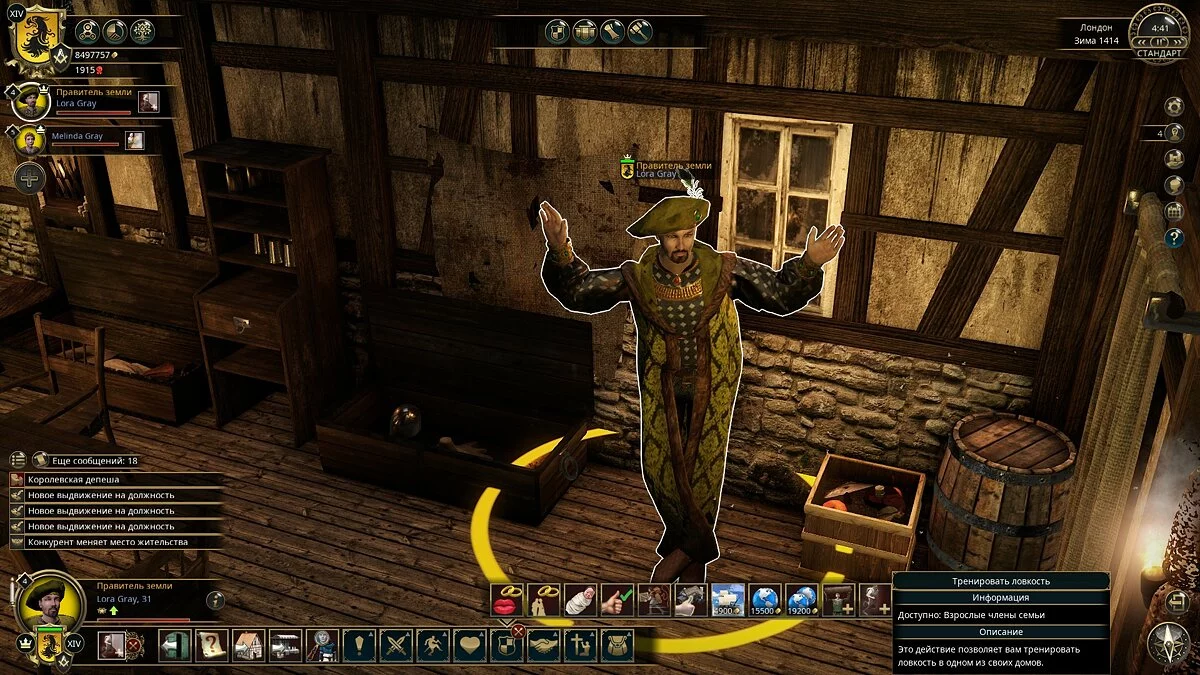
Task: Select Melinda Gray's family entry
Action: pos(29,140)
